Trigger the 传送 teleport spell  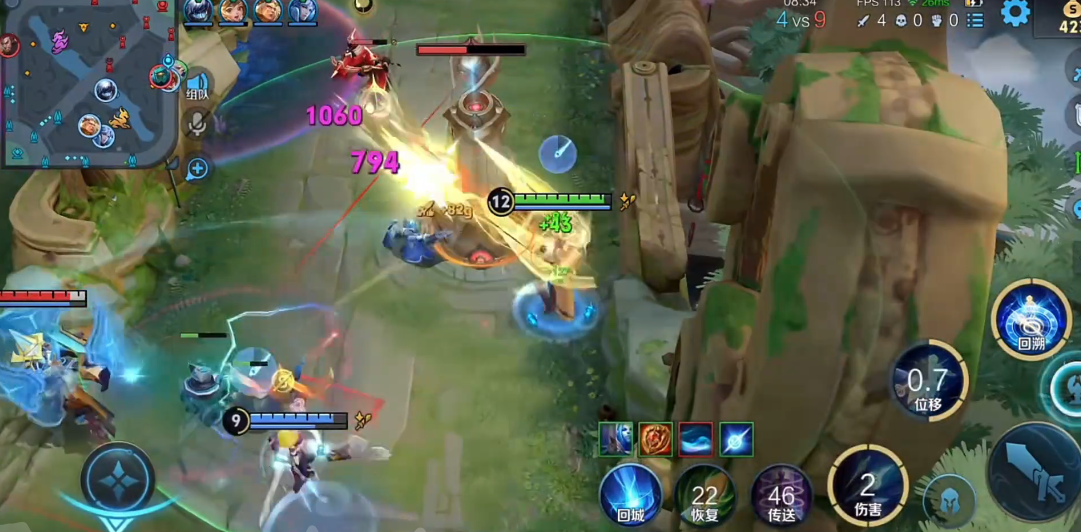click(x=781, y=494)
